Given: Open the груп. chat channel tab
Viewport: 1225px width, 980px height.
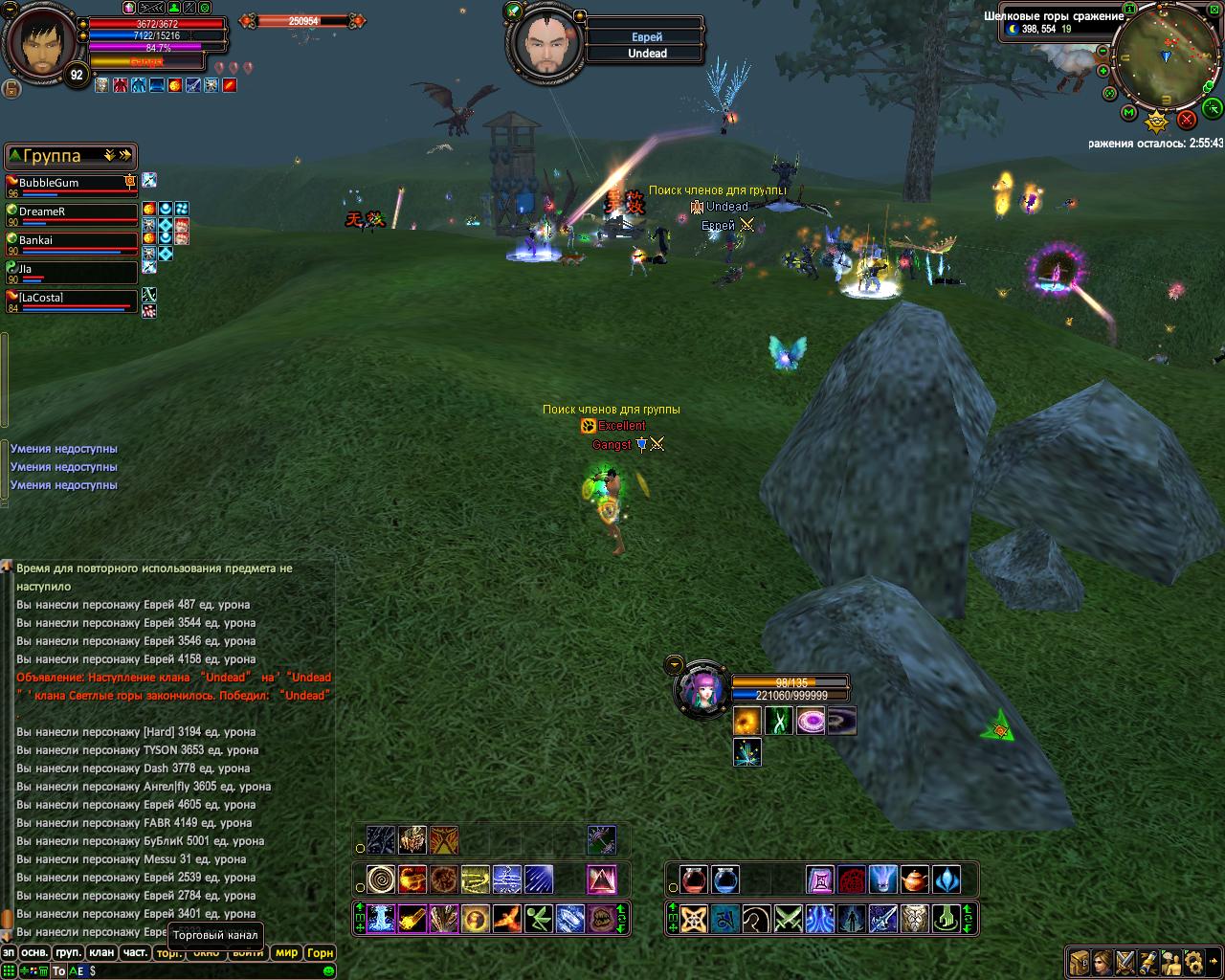Looking at the screenshot, I should point(67,952).
